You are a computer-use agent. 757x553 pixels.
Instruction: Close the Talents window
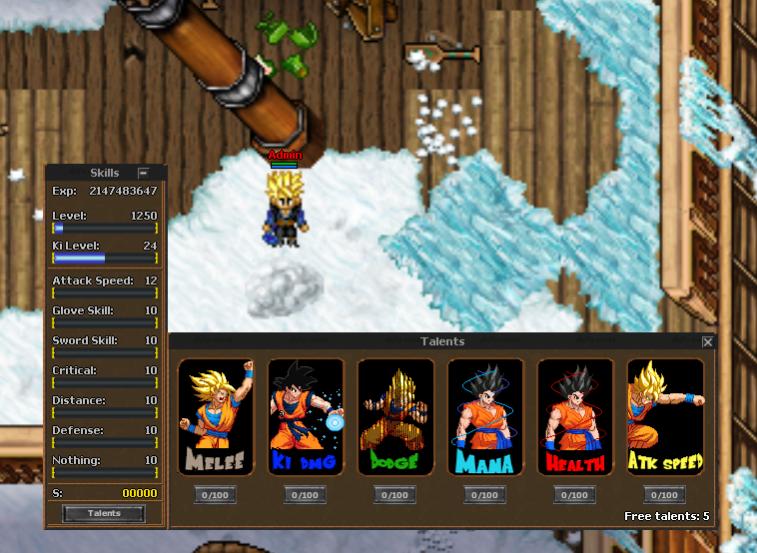tap(708, 342)
